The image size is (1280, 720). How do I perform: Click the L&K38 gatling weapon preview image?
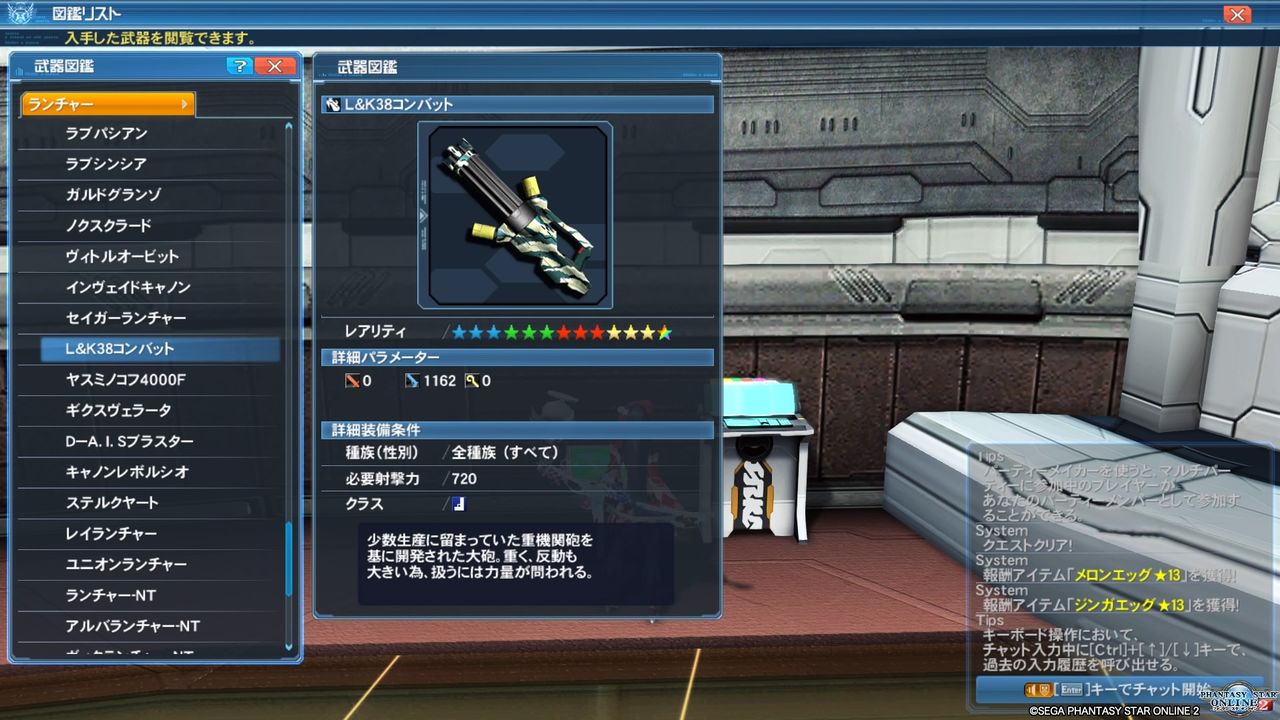(x=517, y=213)
